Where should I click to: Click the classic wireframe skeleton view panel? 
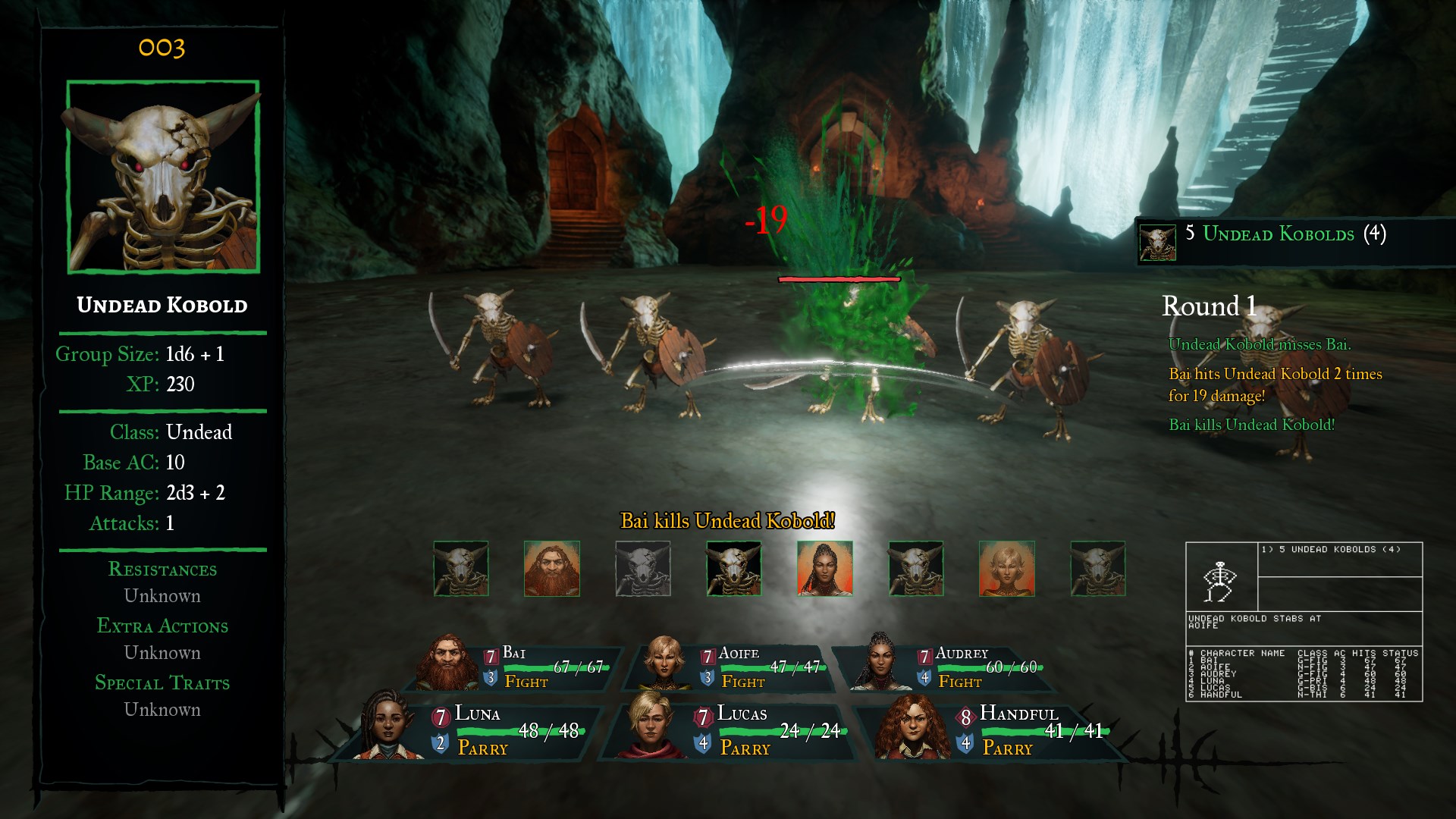(1221, 577)
